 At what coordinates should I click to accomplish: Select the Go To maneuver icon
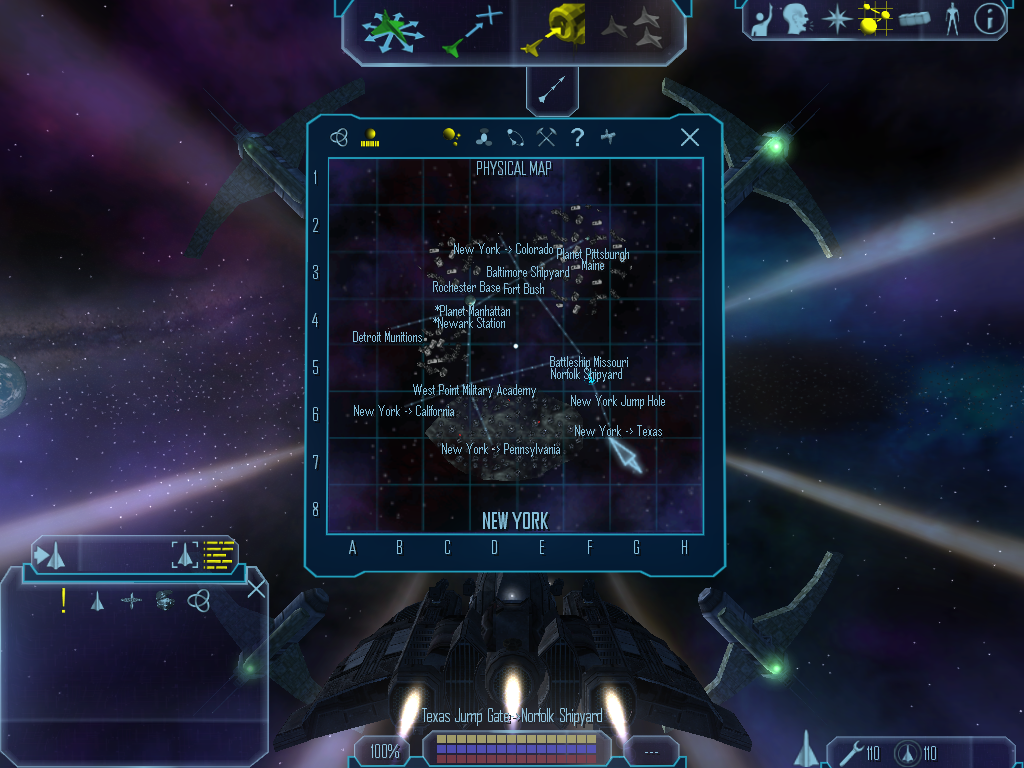click(x=472, y=29)
